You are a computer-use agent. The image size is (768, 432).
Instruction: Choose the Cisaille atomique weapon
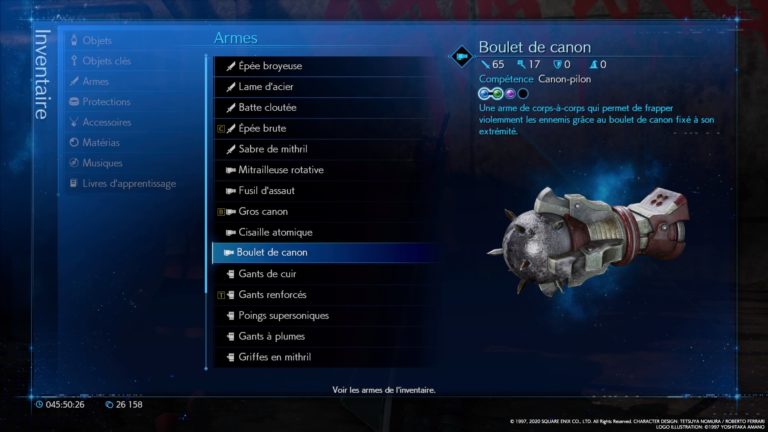click(x=275, y=233)
